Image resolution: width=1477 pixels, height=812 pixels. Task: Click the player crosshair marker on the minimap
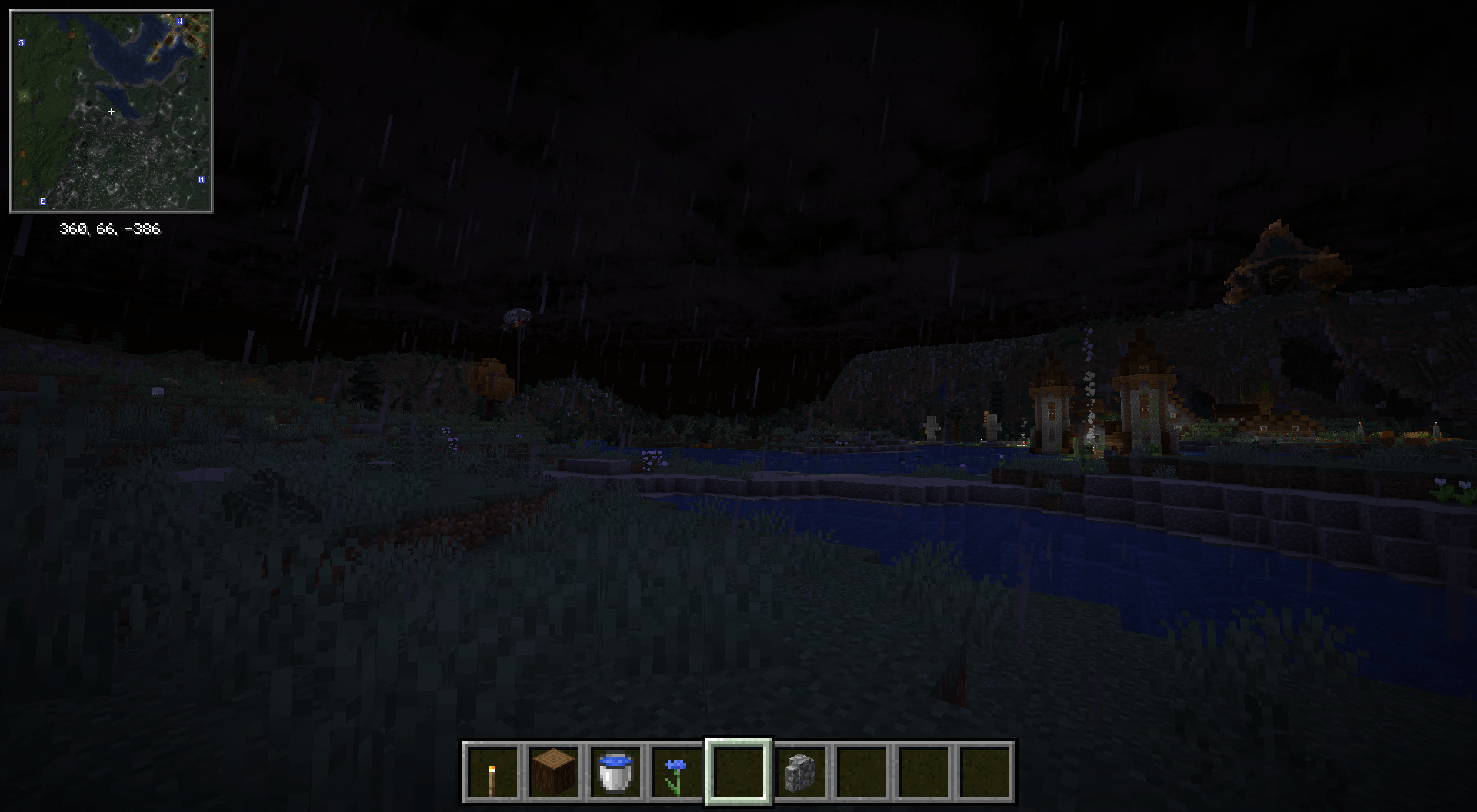(x=112, y=111)
